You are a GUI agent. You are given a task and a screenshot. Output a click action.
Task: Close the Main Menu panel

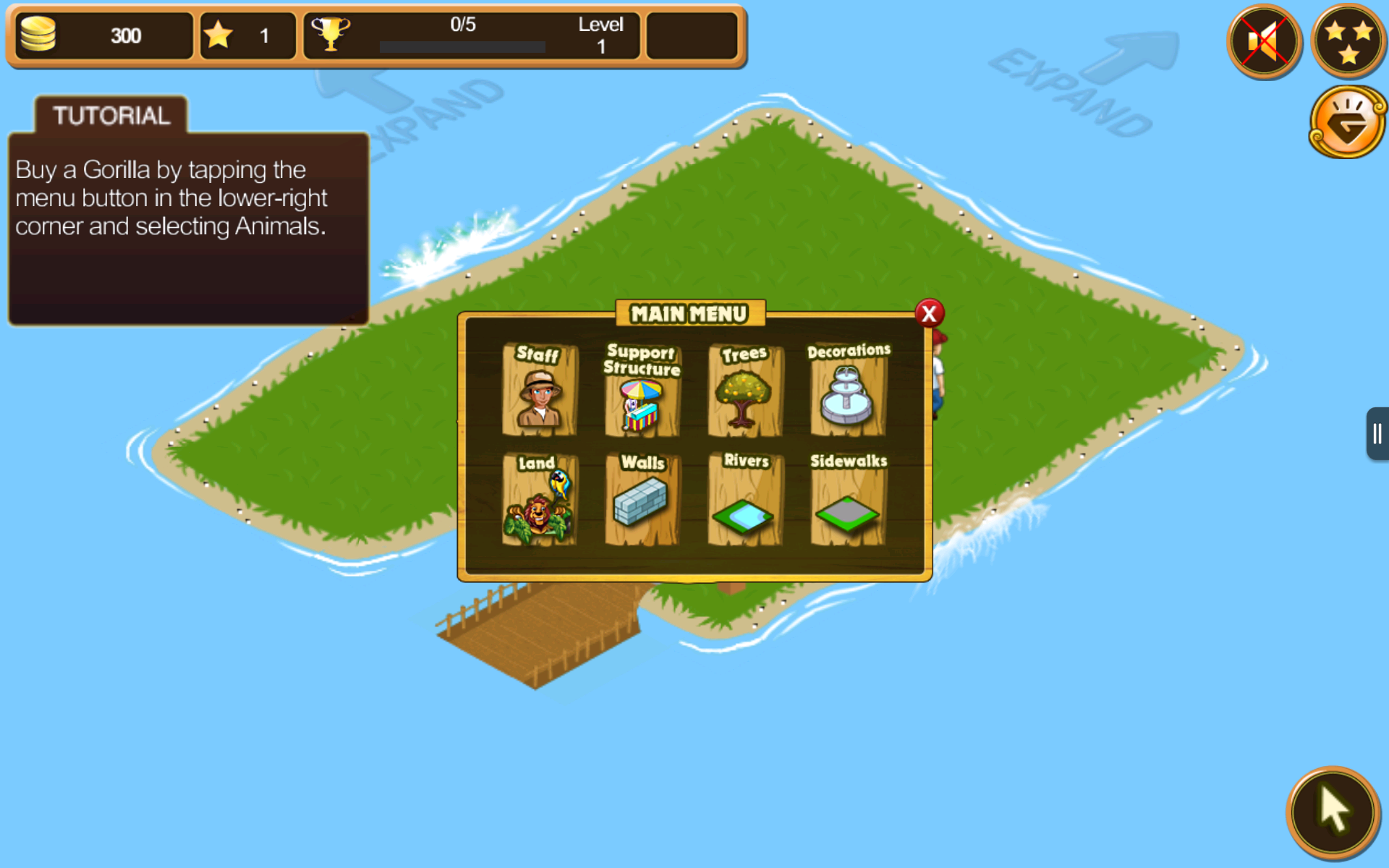point(929,314)
